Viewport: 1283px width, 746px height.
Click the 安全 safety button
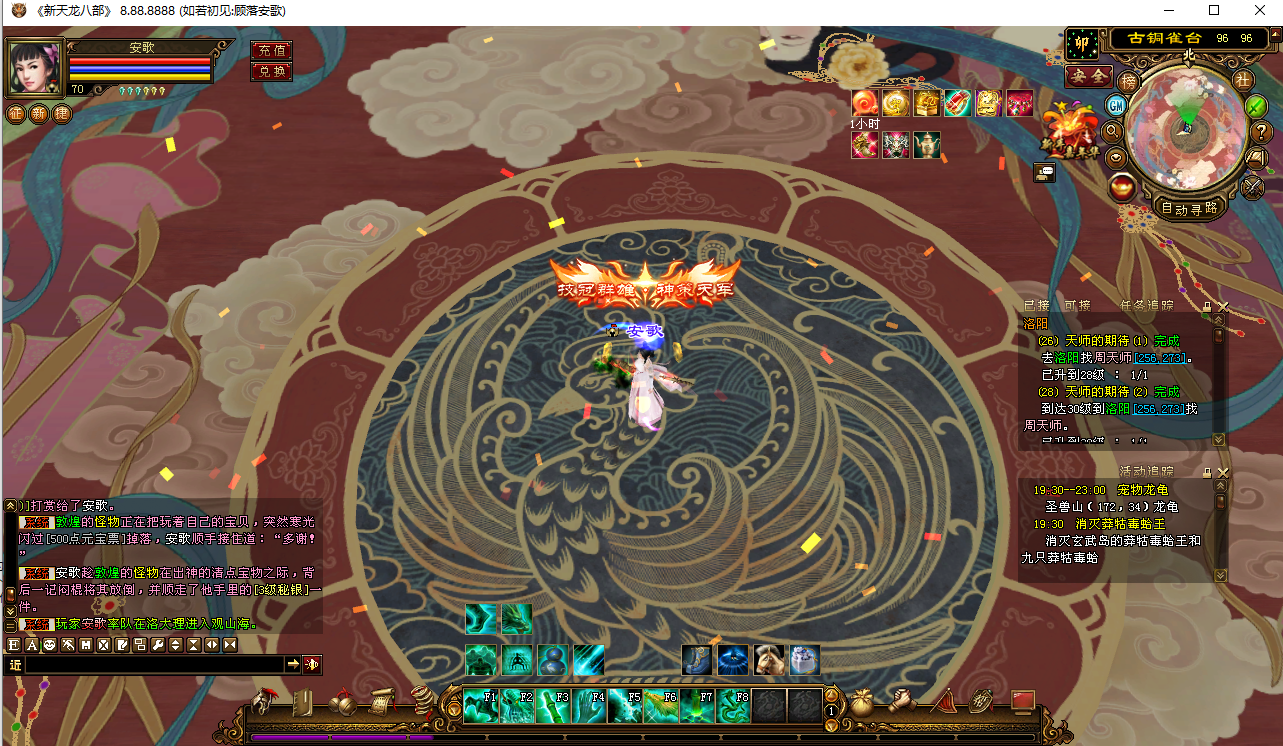[1089, 76]
